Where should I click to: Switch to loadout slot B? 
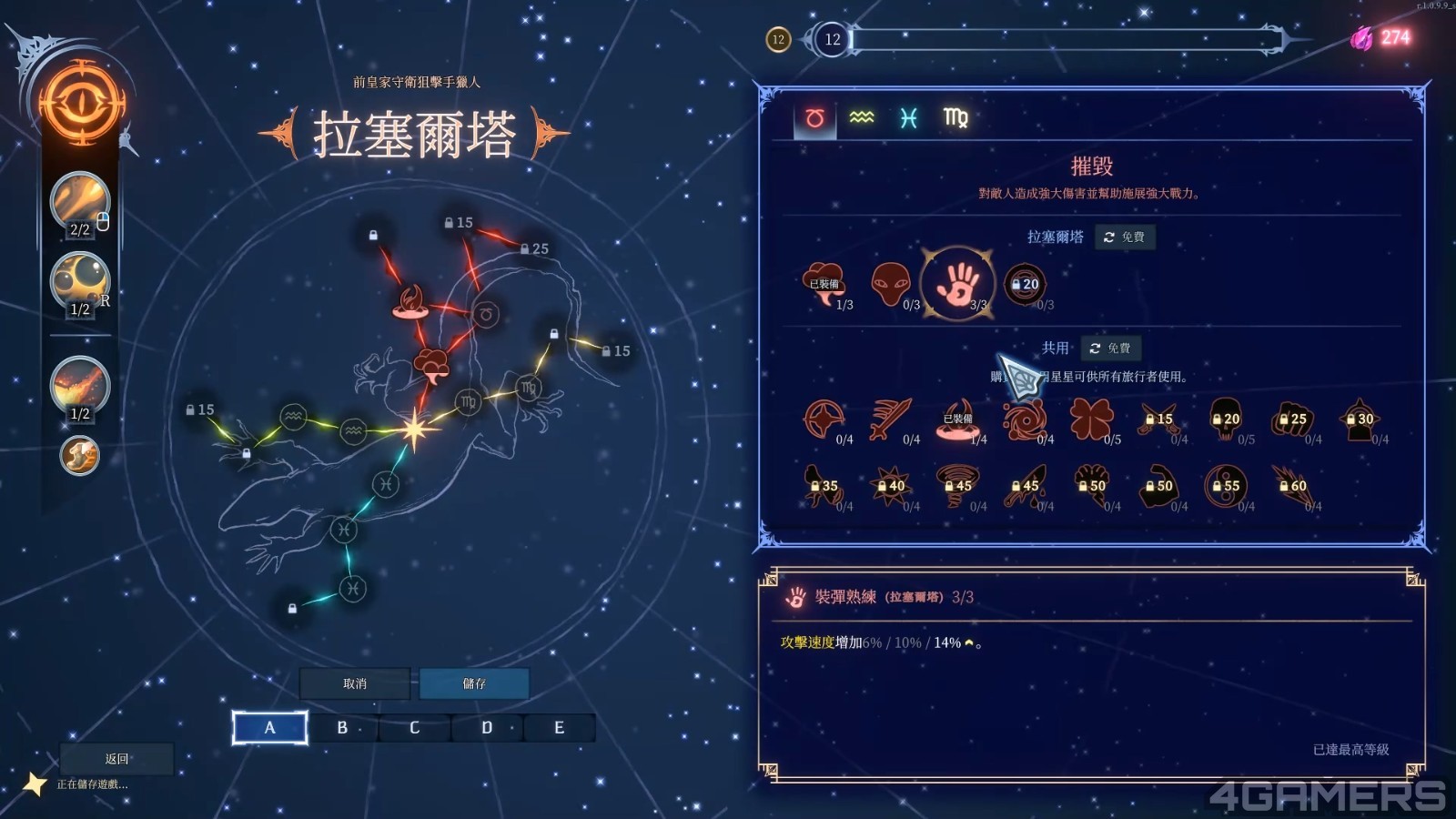pyautogui.click(x=342, y=728)
